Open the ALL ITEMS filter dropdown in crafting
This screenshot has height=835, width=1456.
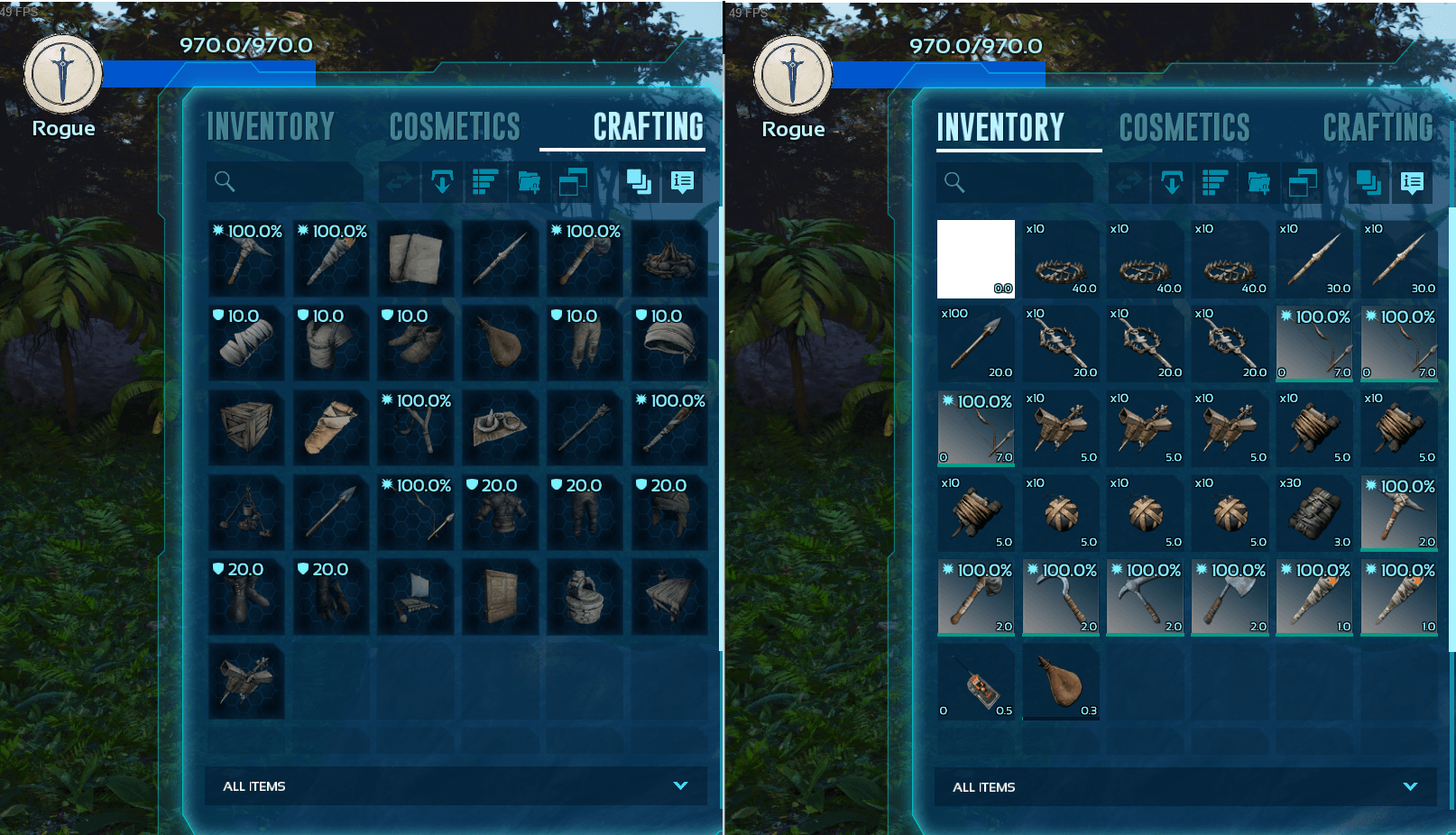tap(454, 786)
